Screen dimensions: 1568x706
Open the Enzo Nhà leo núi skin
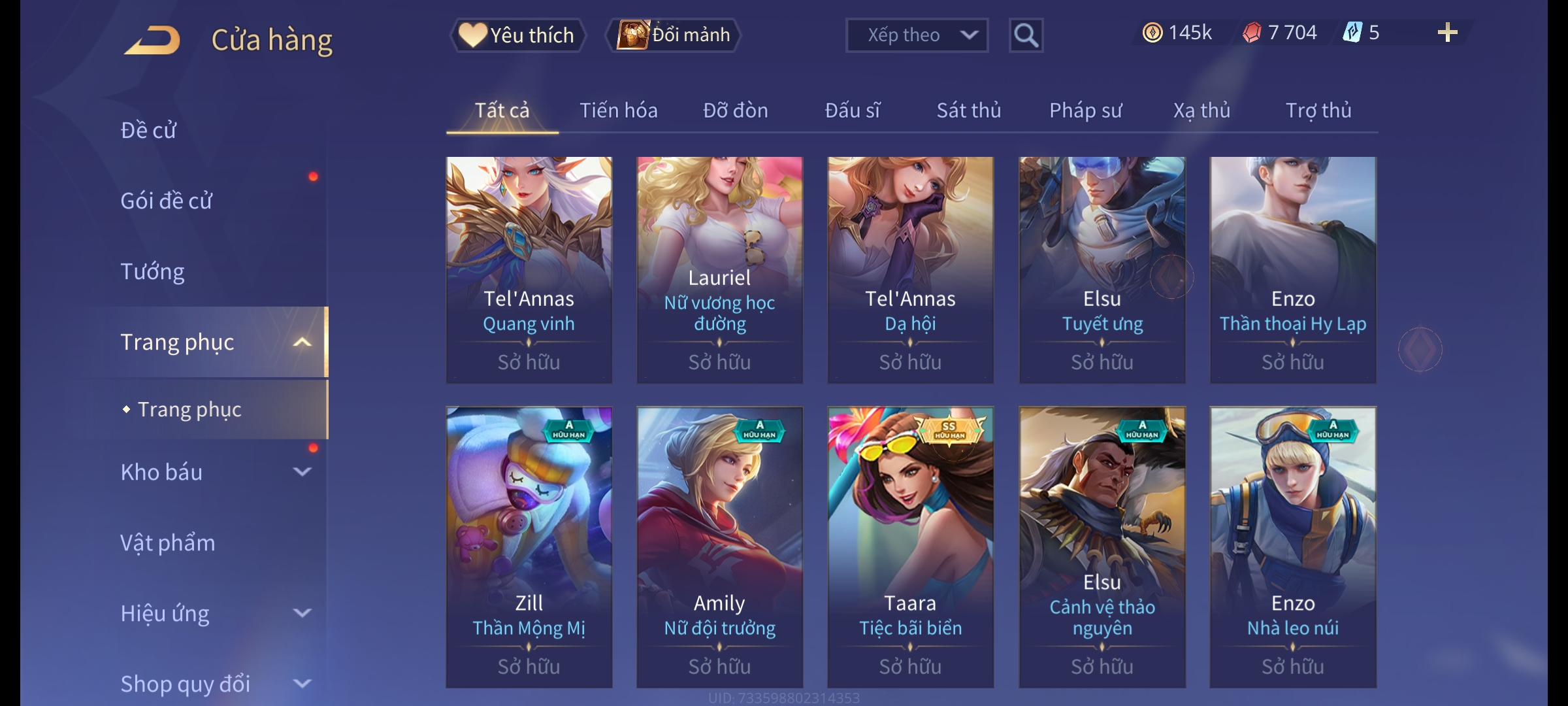tap(1292, 546)
